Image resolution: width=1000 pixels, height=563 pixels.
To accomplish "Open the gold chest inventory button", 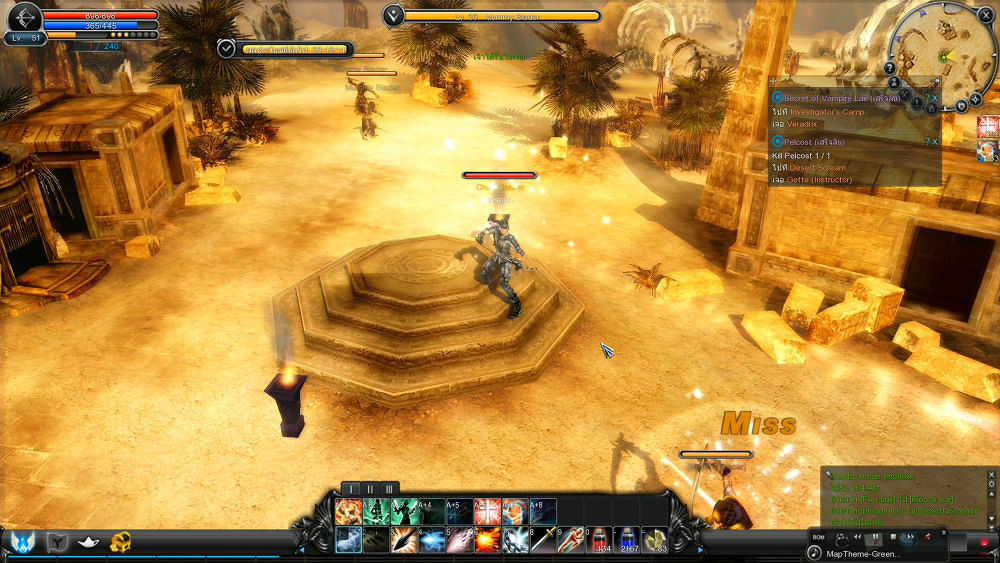I will pyautogui.click(x=121, y=542).
